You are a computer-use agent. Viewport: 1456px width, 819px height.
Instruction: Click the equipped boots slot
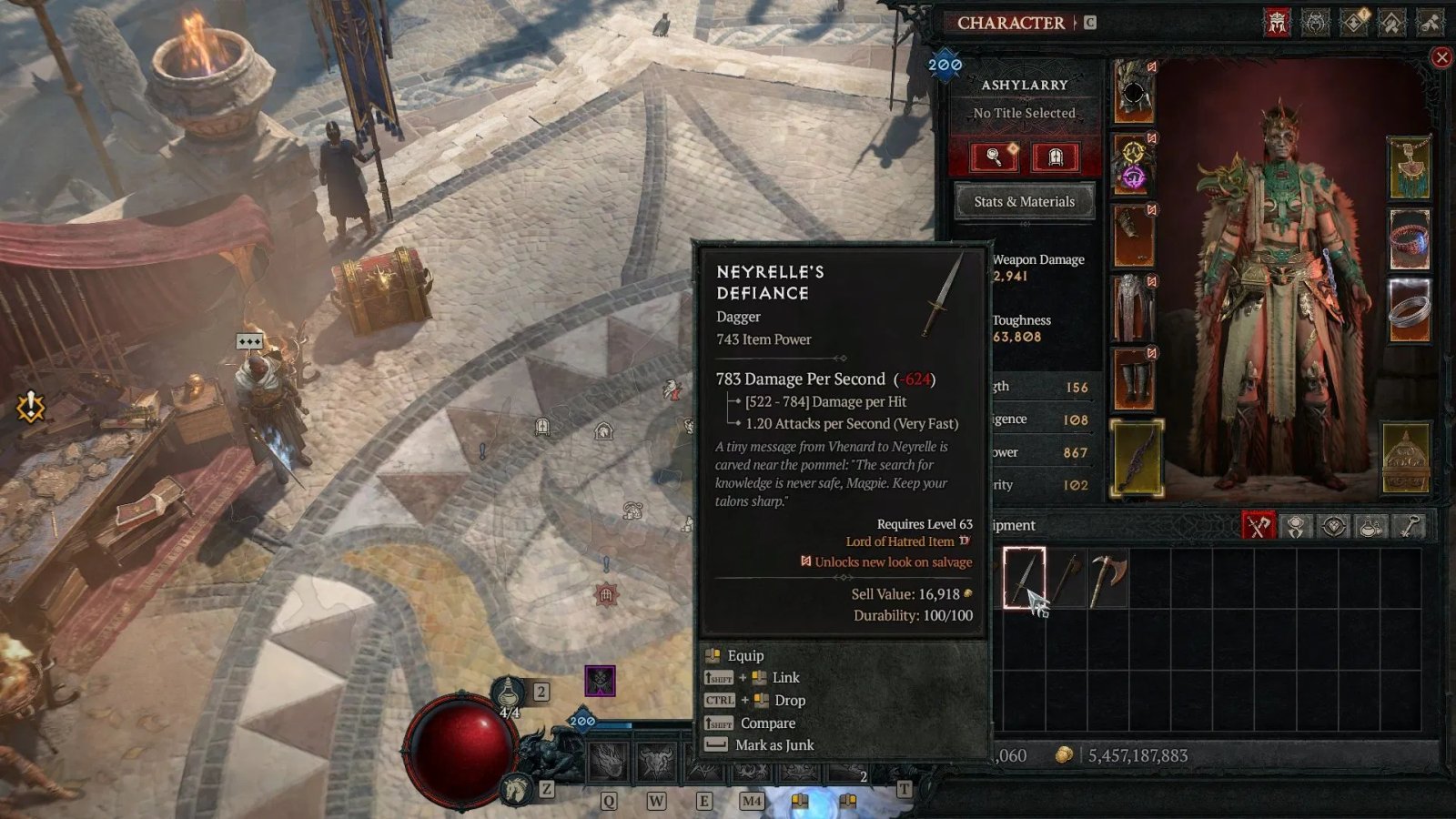(x=1134, y=378)
